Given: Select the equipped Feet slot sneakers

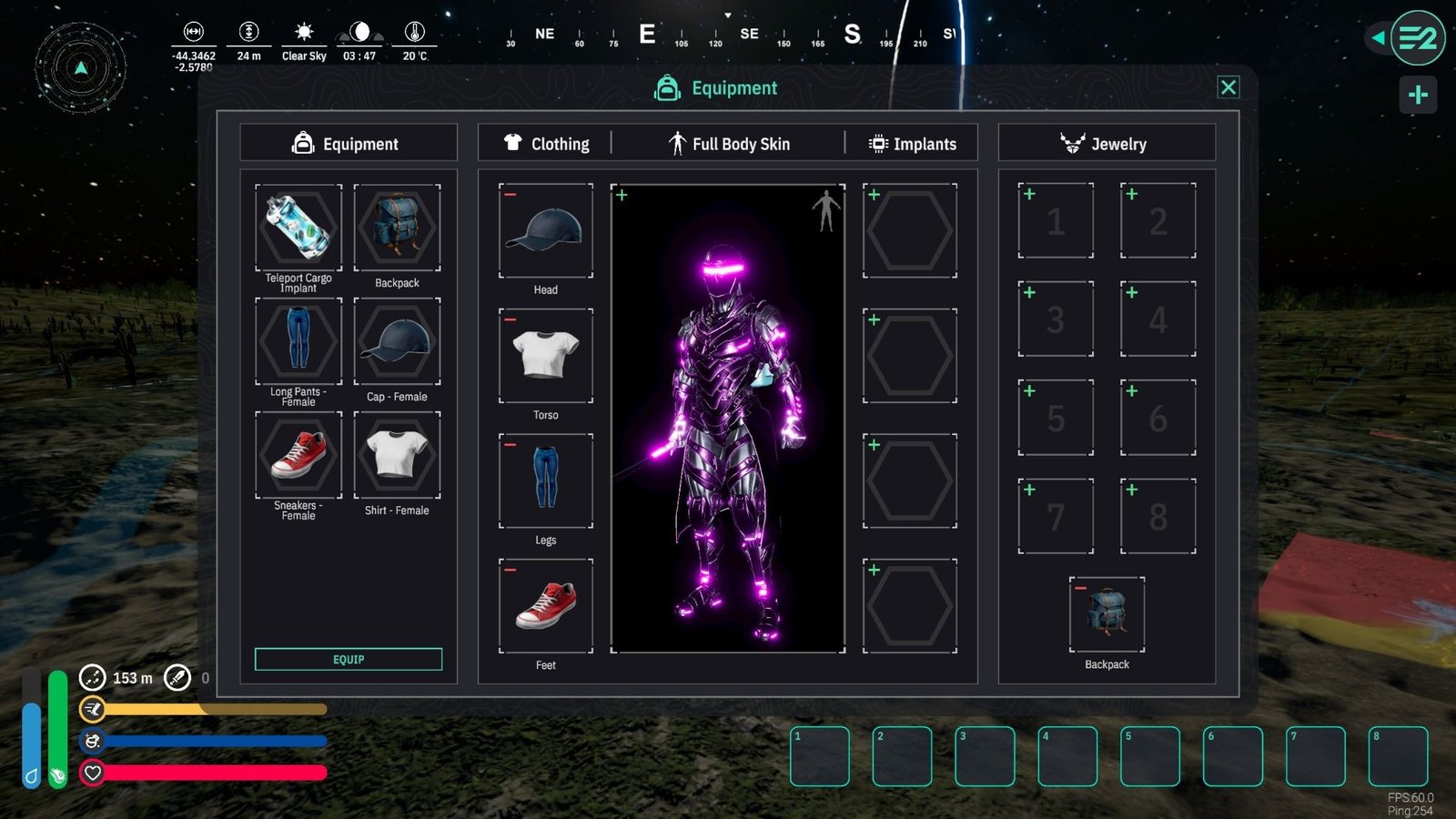Looking at the screenshot, I should [546, 606].
